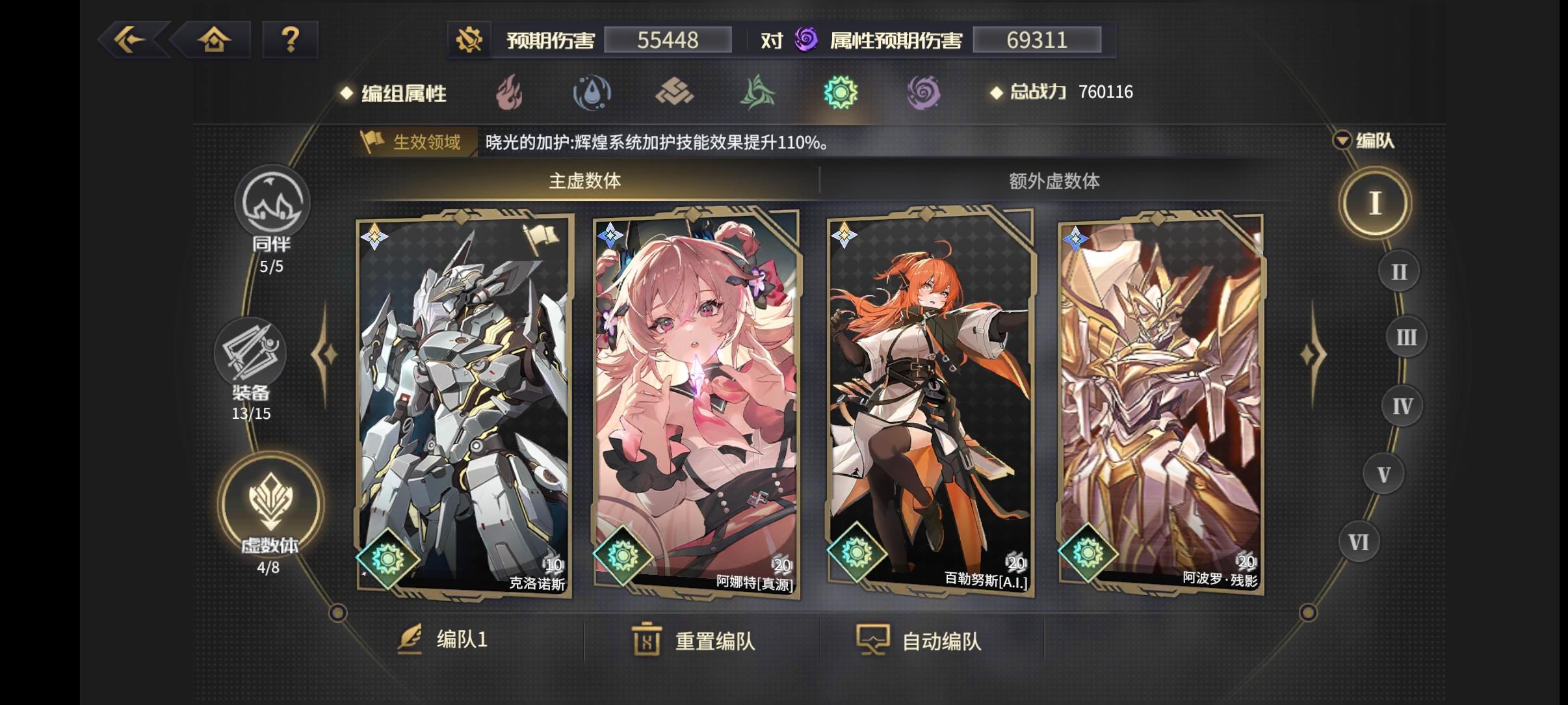Open the 同伴 companion panel
The image size is (1568, 705).
pos(273,204)
